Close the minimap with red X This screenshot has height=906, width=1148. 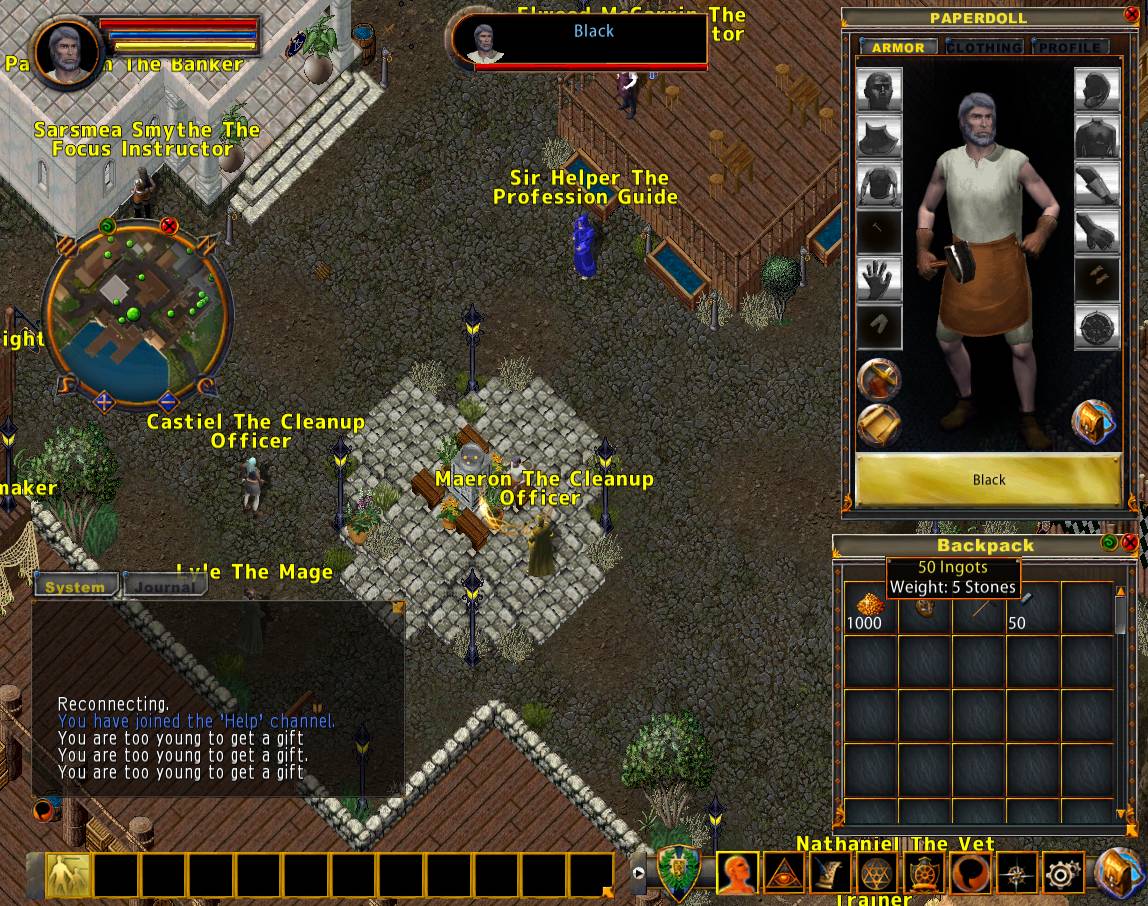(x=169, y=226)
